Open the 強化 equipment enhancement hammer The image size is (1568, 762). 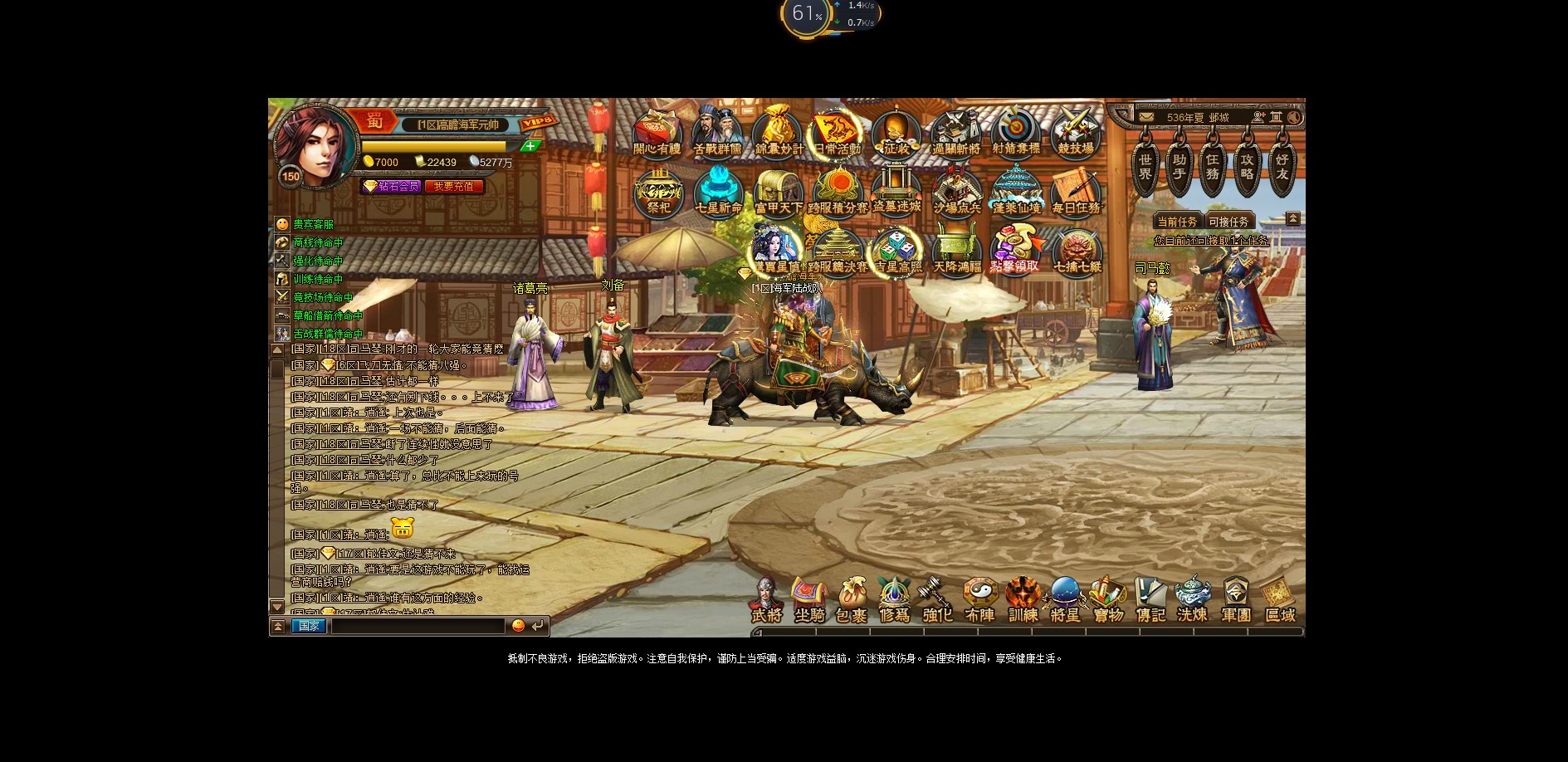pos(937,599)
